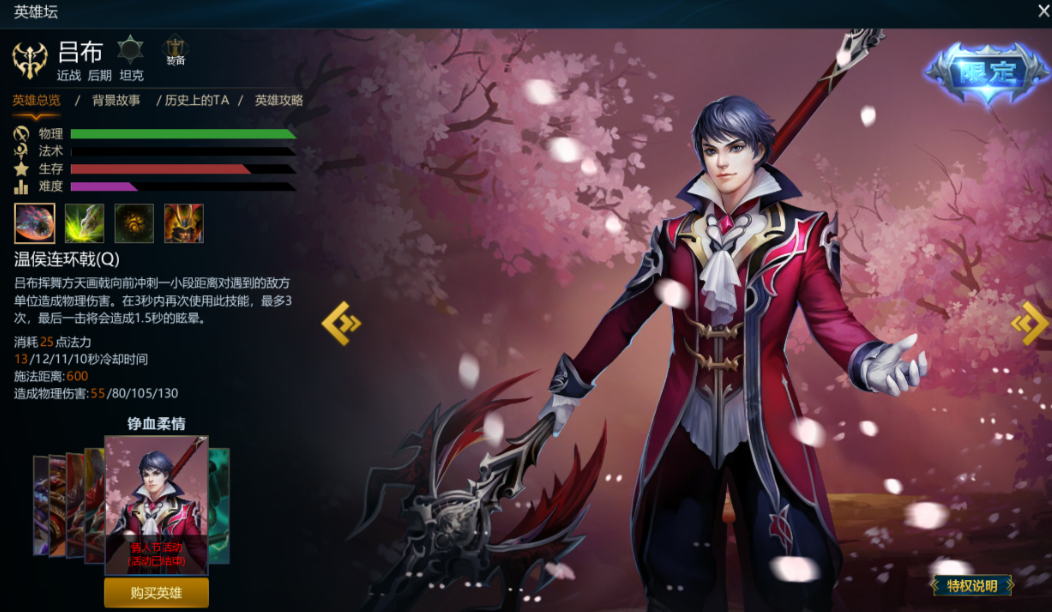
Task: Buy the hero with 购买英雄 button
Action: pyautogui.click(x=156, y=592)
